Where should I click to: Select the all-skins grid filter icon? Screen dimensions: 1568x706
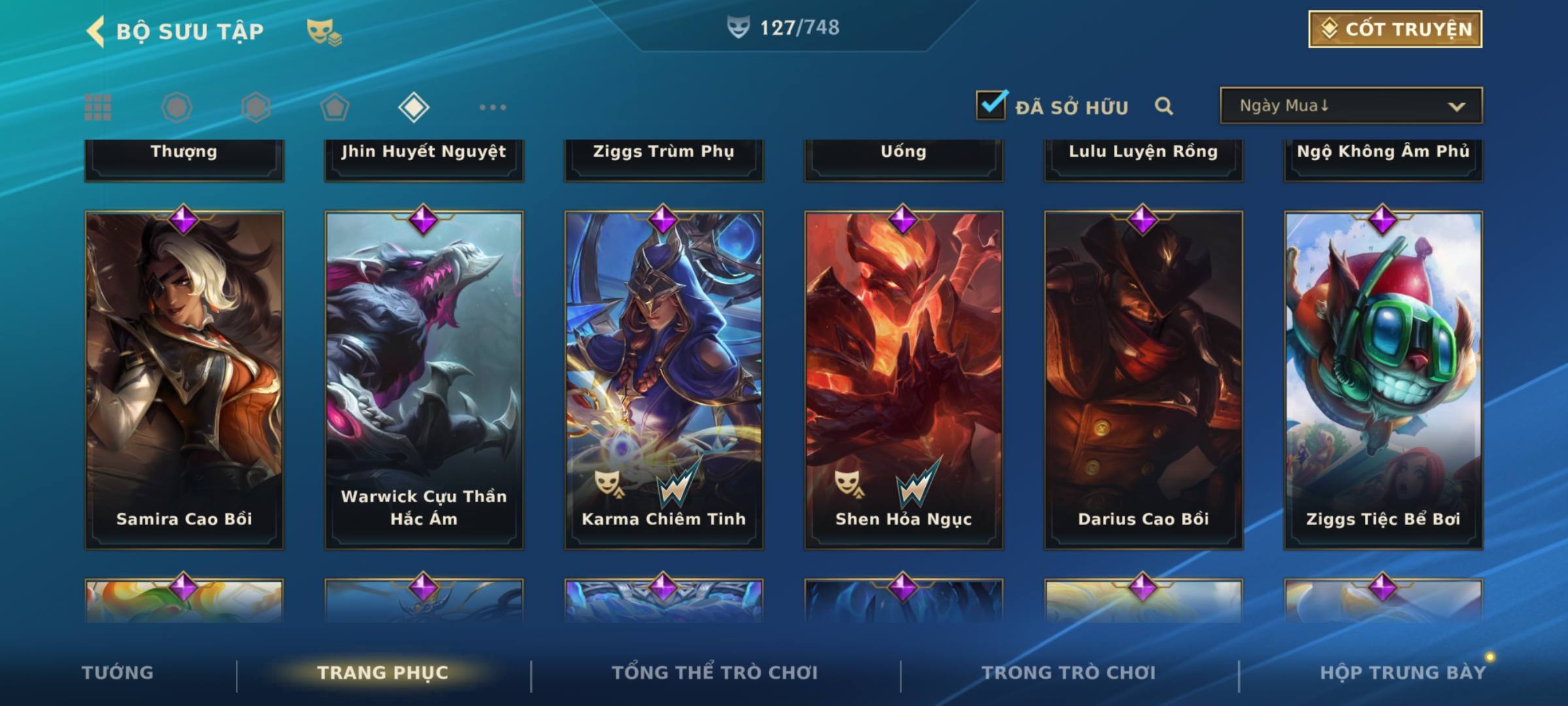pyautogui.click(x=98, y=107)
